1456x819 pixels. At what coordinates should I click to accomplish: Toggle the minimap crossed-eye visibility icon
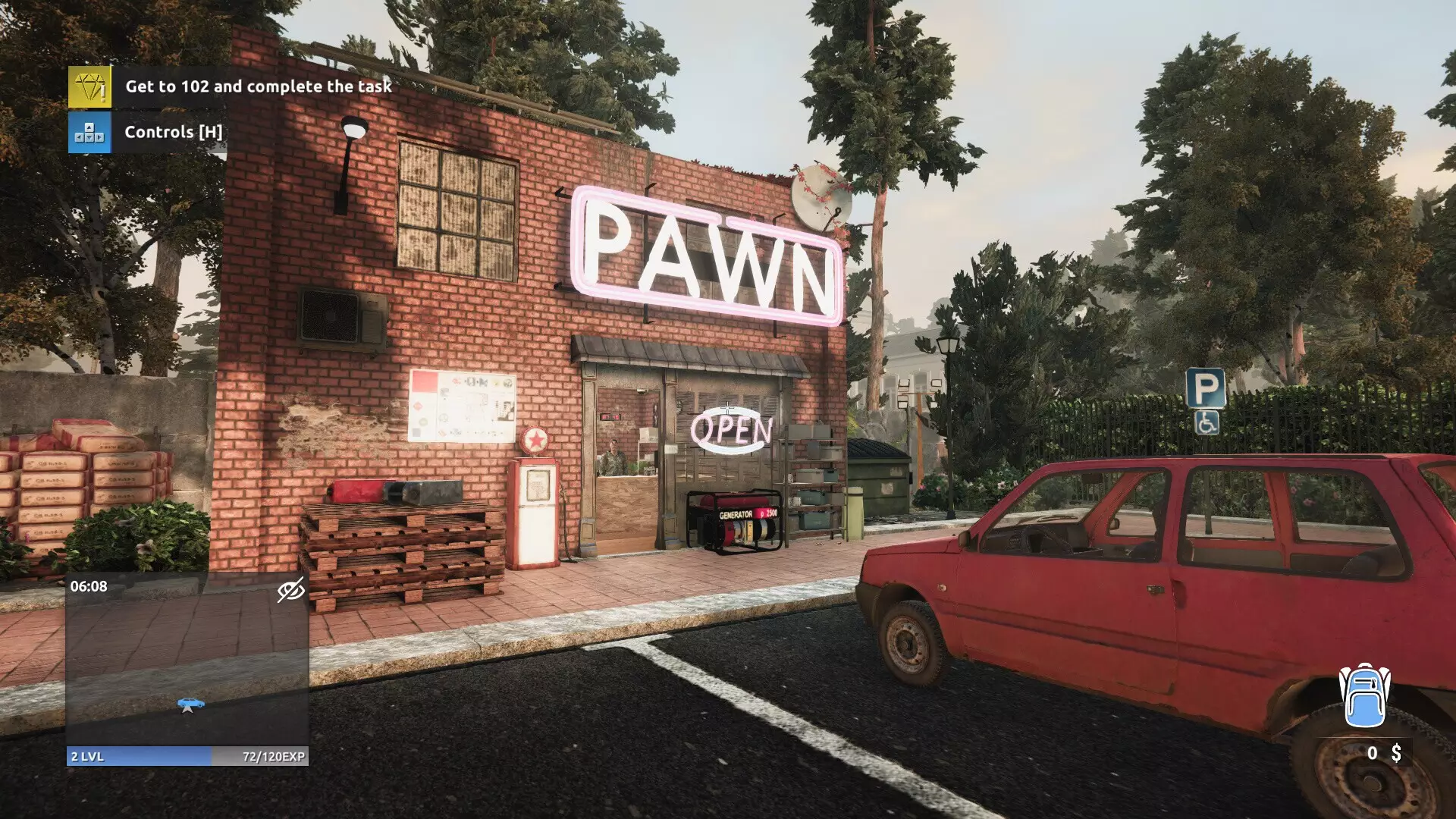[x=290, y=590]
